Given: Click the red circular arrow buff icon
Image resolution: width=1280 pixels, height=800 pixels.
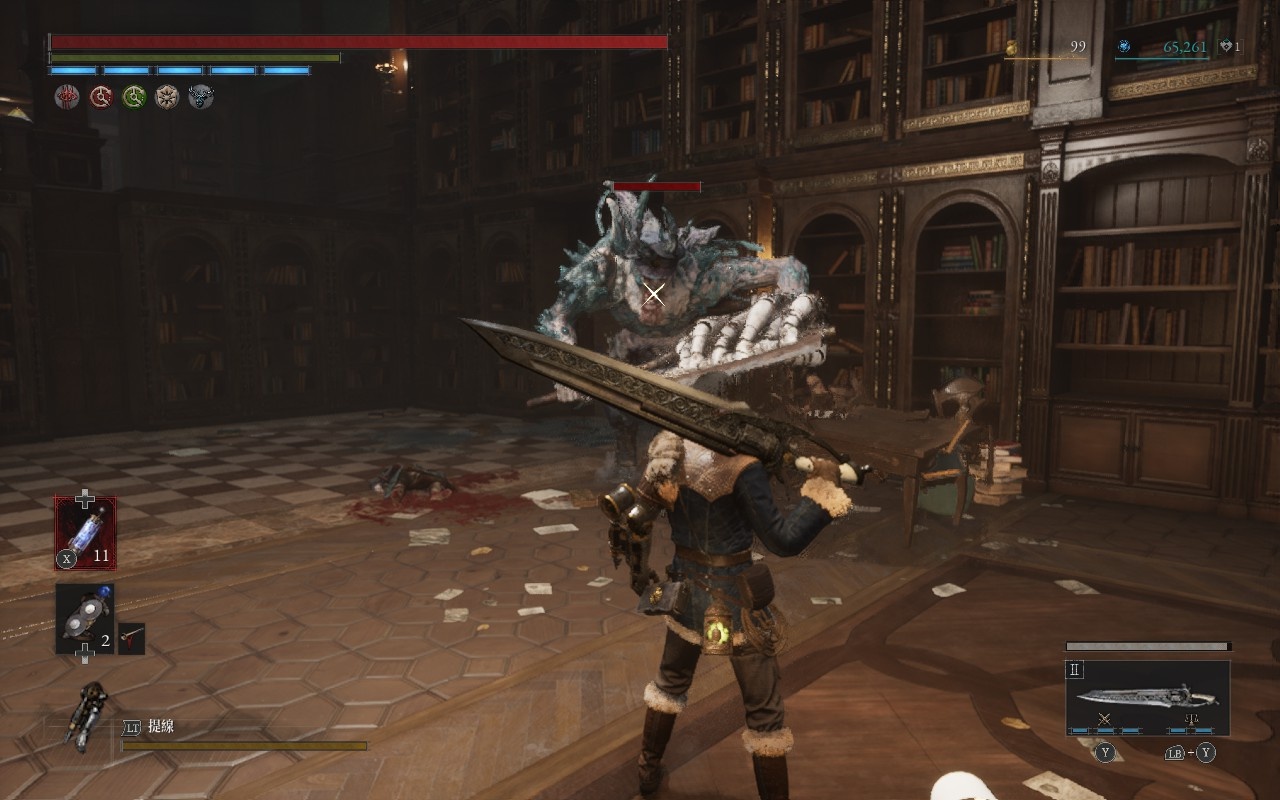Looking at the screenshot, I should [x=101, y=96].
